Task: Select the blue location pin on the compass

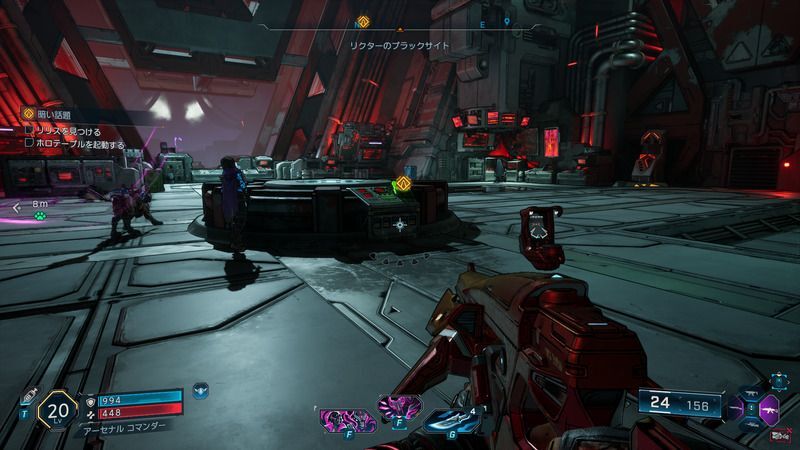Action: 508,21
